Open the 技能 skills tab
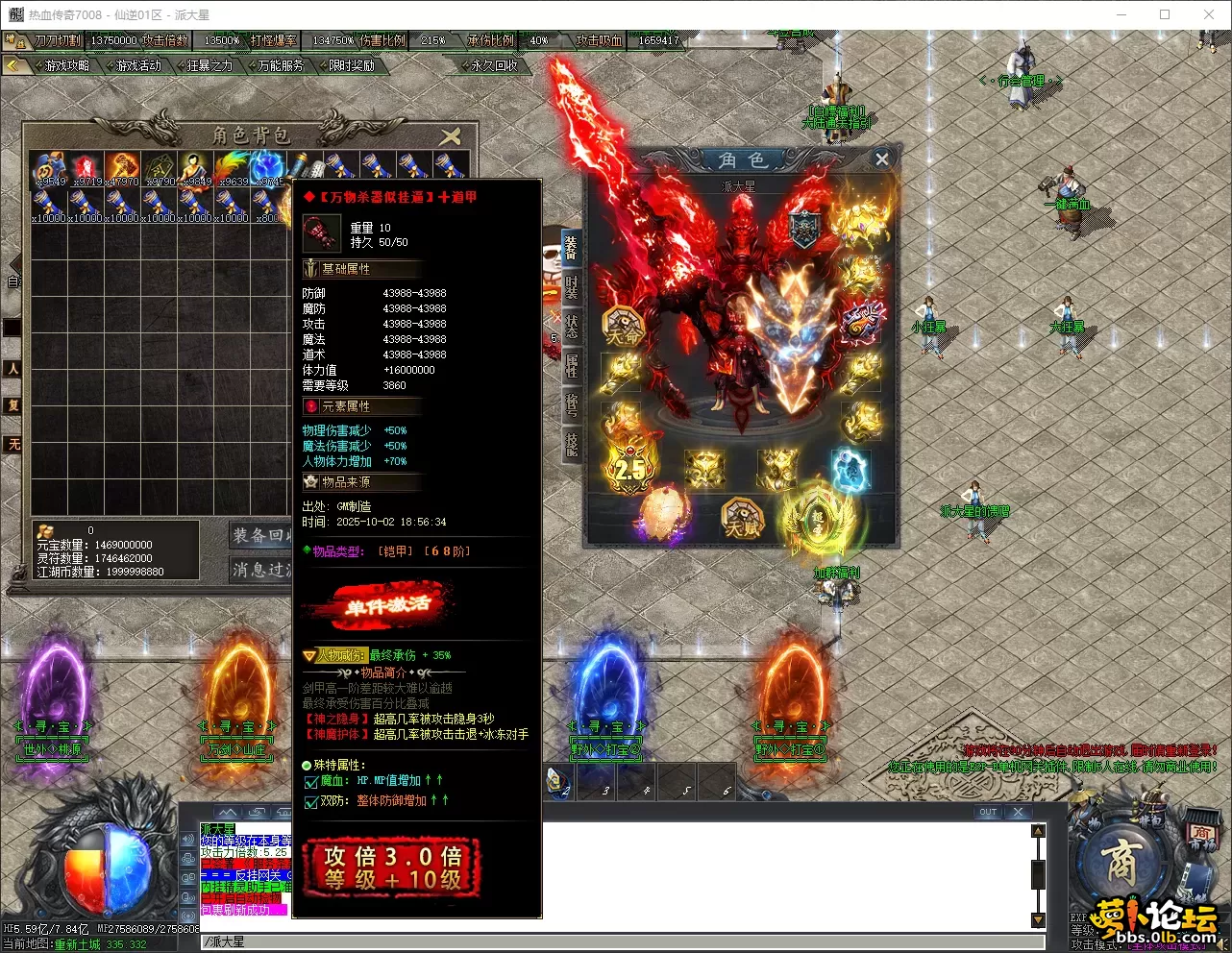The height and width of the screenshot is (953, 1232). coord(571,443)
